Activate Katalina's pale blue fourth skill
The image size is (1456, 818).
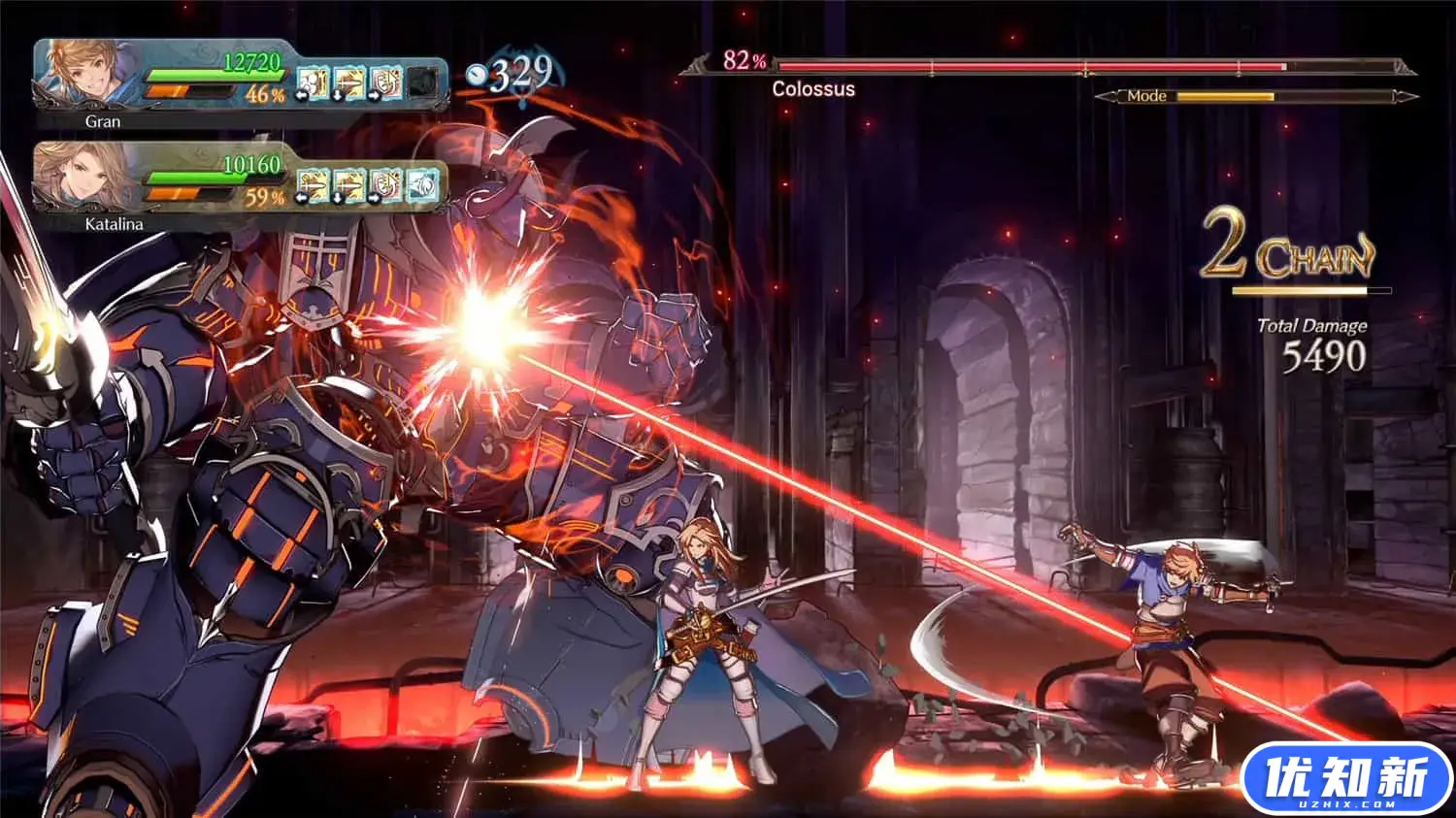(x=421, y=185)
